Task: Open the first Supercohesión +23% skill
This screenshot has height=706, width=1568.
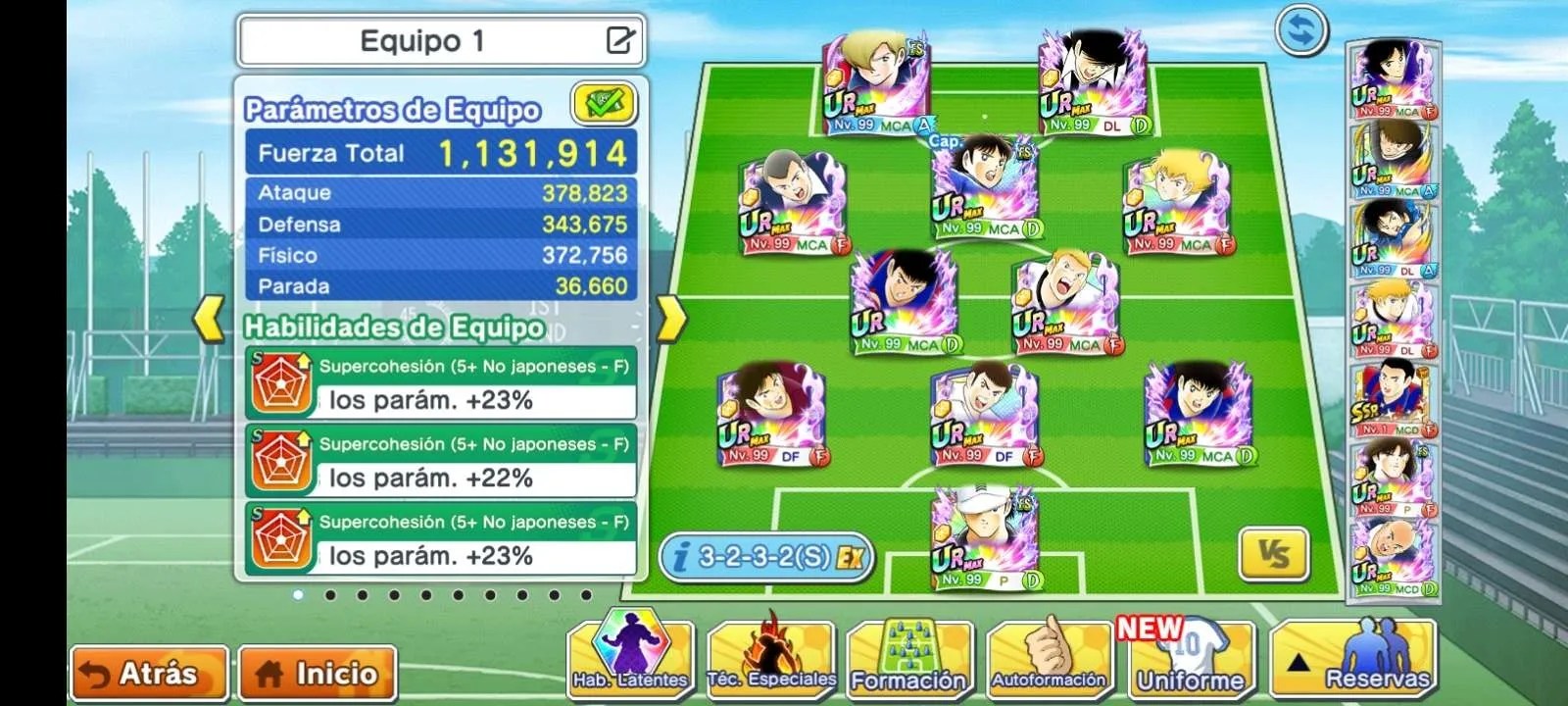Action: point(441,383)
